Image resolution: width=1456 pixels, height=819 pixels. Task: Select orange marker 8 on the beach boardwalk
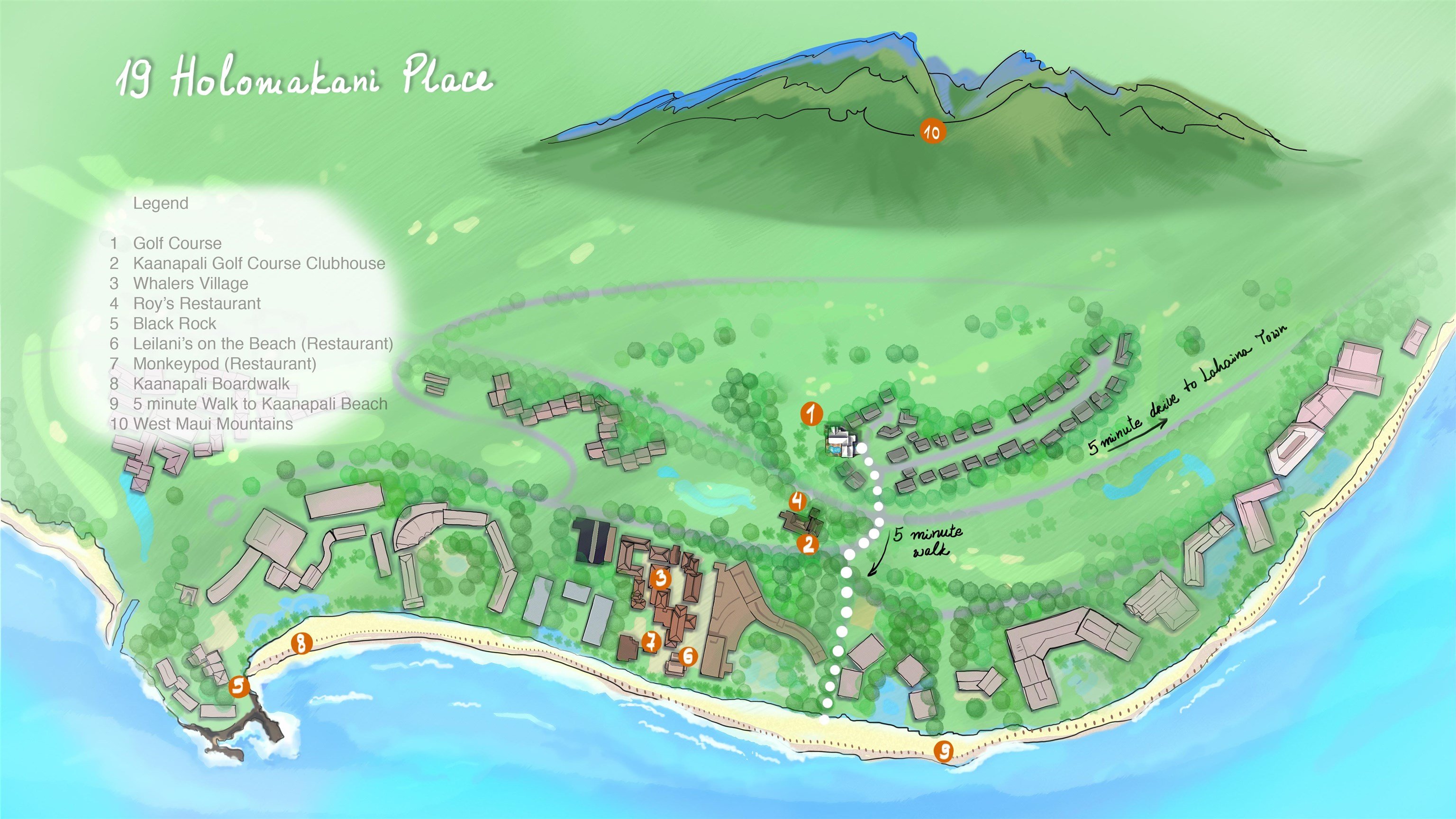tap(301, 643)
